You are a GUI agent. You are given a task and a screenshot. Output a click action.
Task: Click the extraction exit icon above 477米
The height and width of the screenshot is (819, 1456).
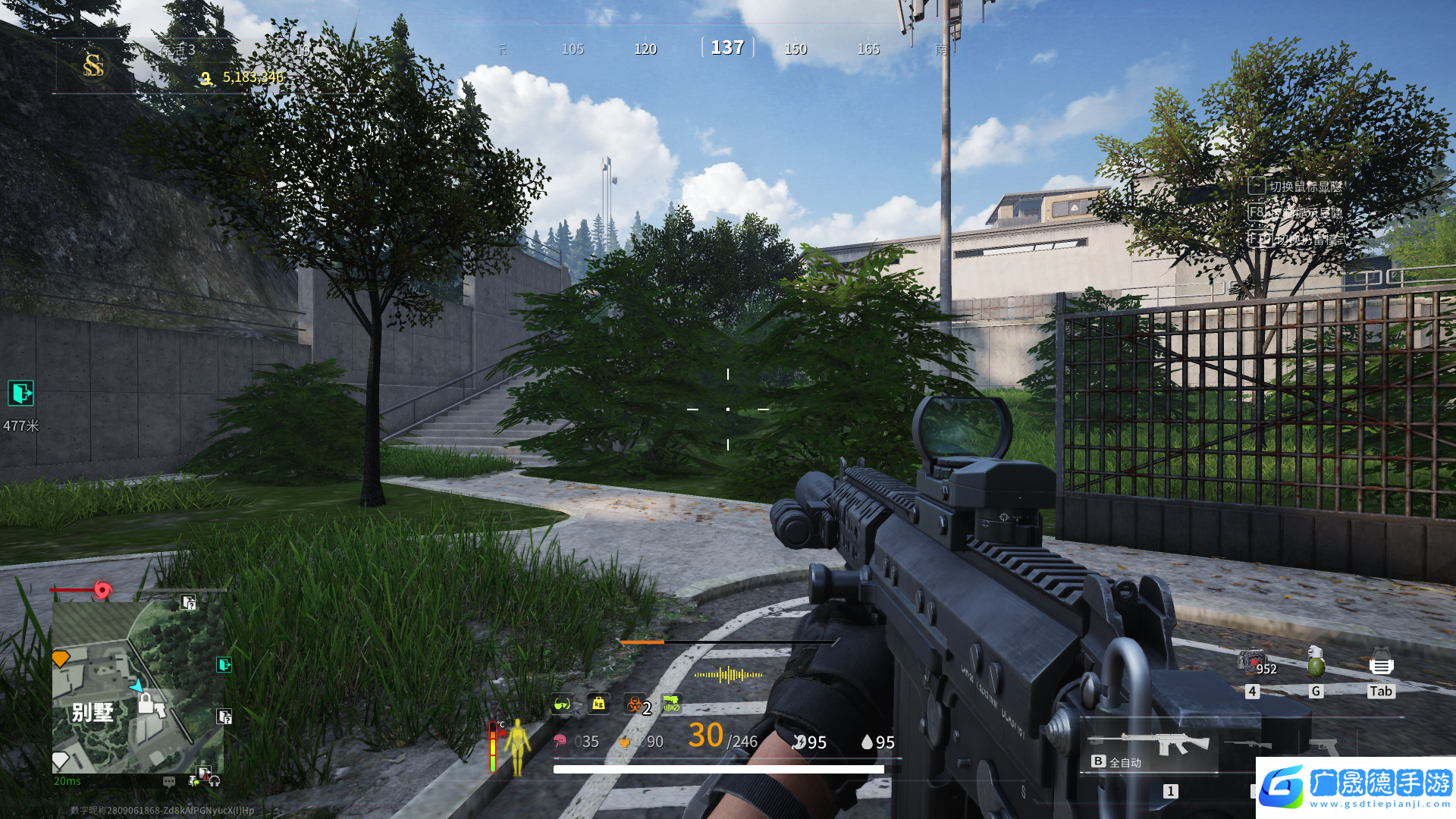pyautogui.click(x=21, y=393)
